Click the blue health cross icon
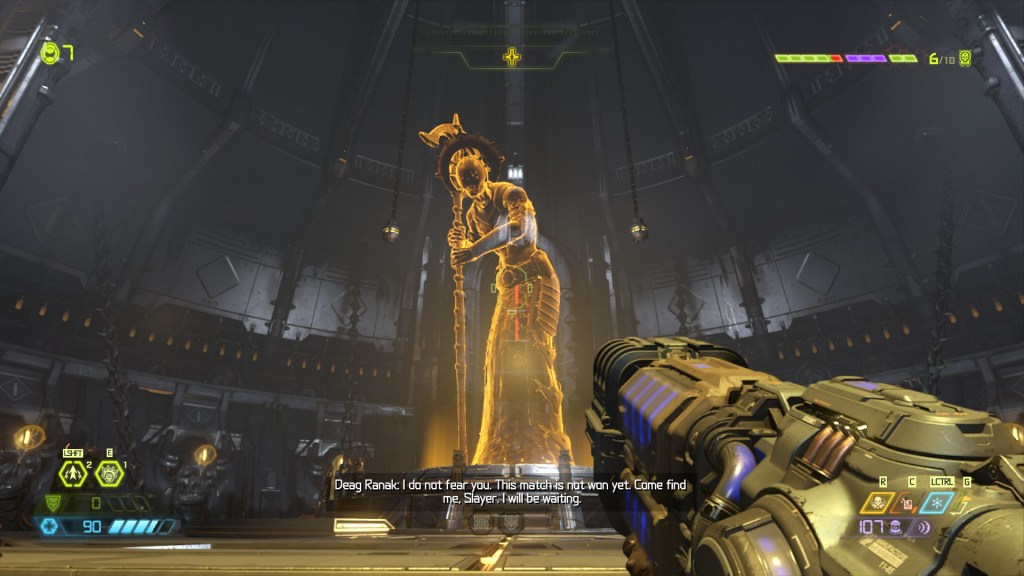Screen dimensions: 1024x576 (x=48, y=526)
